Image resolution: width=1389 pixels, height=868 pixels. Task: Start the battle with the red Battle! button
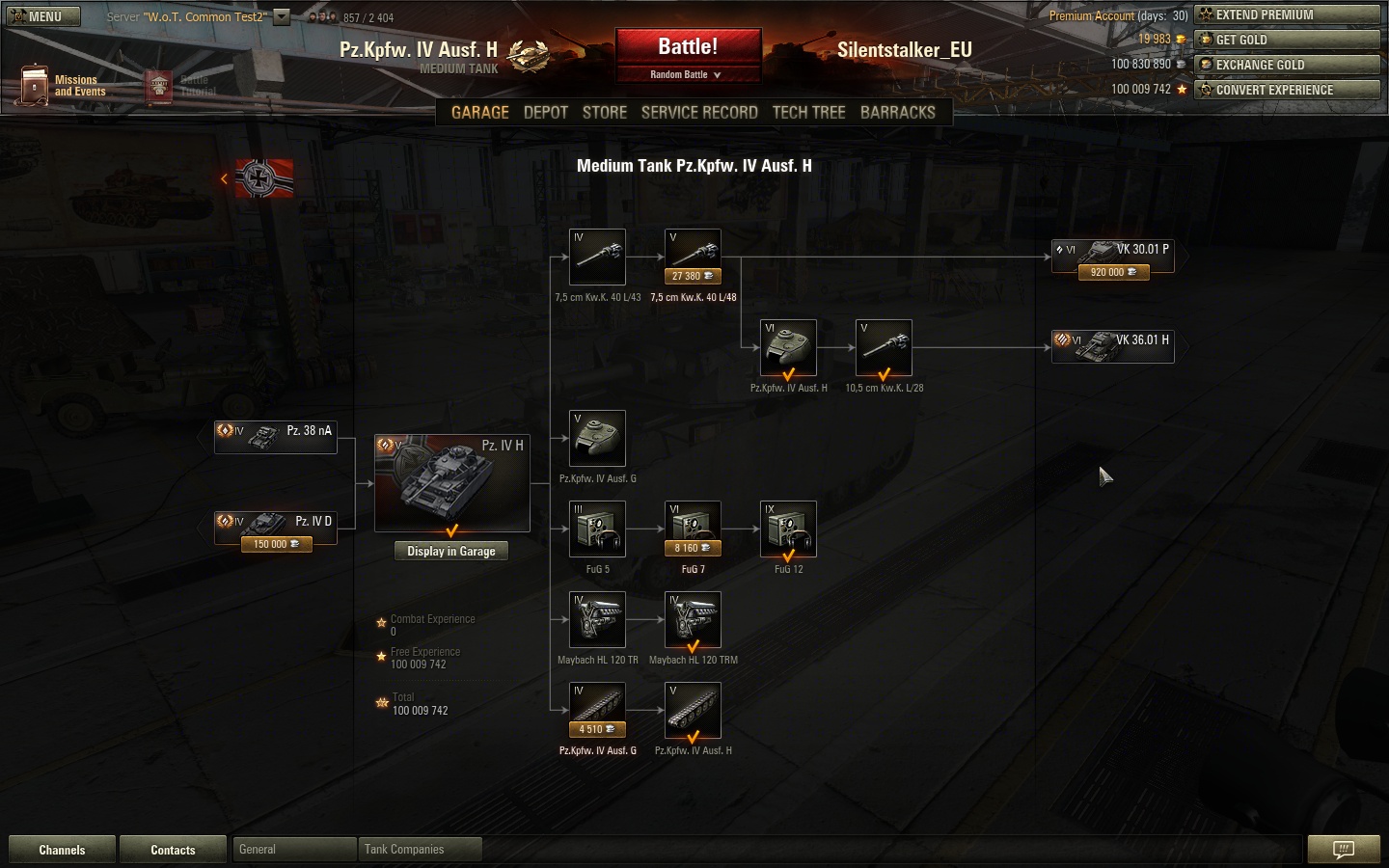click(688, 46)
